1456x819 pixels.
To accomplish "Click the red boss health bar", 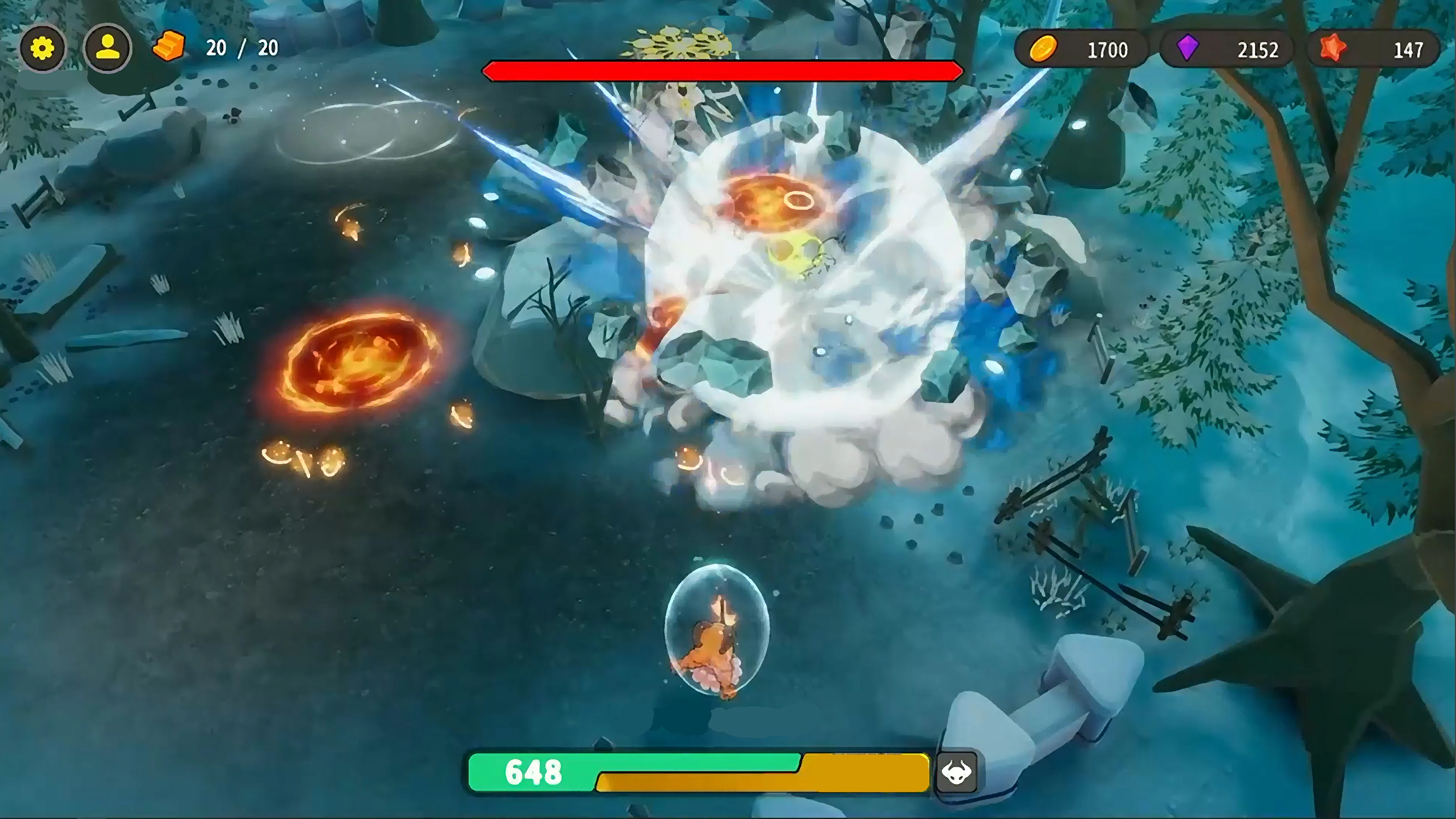I will (x=722, y=70).
